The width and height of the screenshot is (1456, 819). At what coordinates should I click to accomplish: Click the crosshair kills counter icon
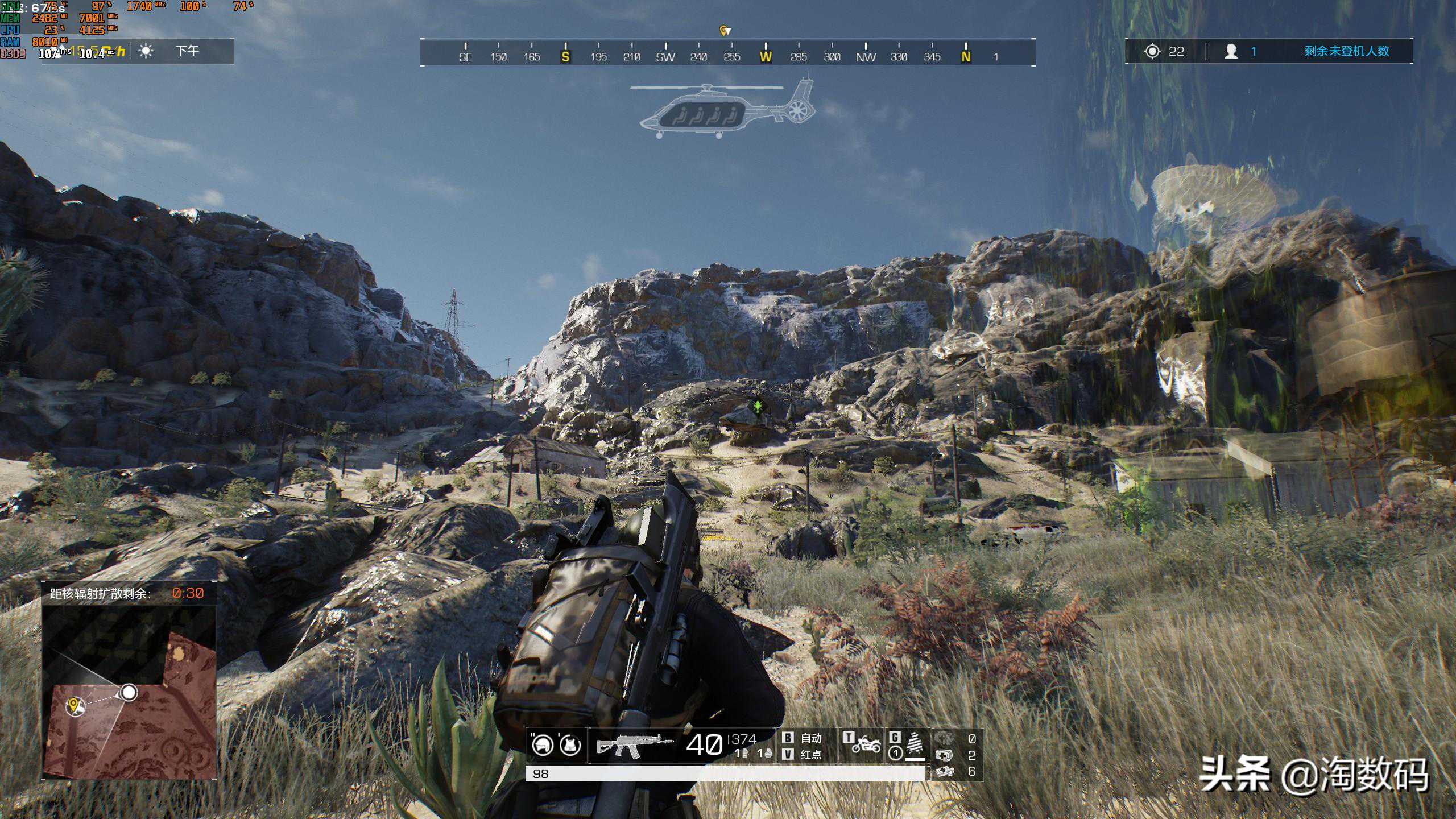point(1152,52)
